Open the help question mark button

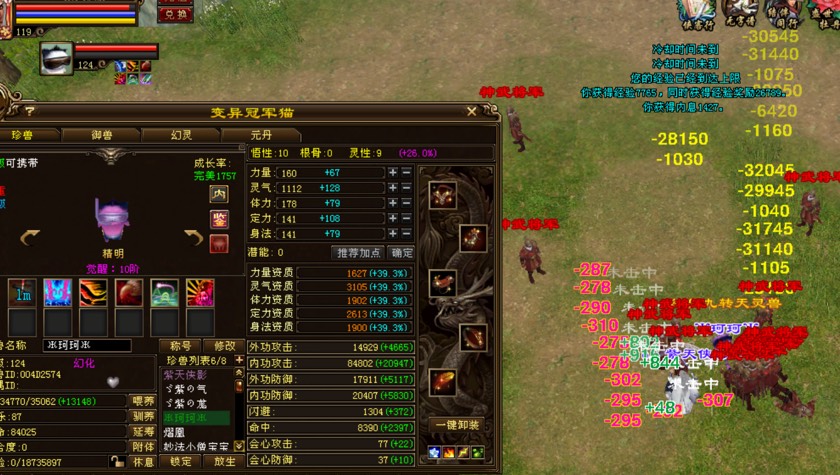coord(30,112)
